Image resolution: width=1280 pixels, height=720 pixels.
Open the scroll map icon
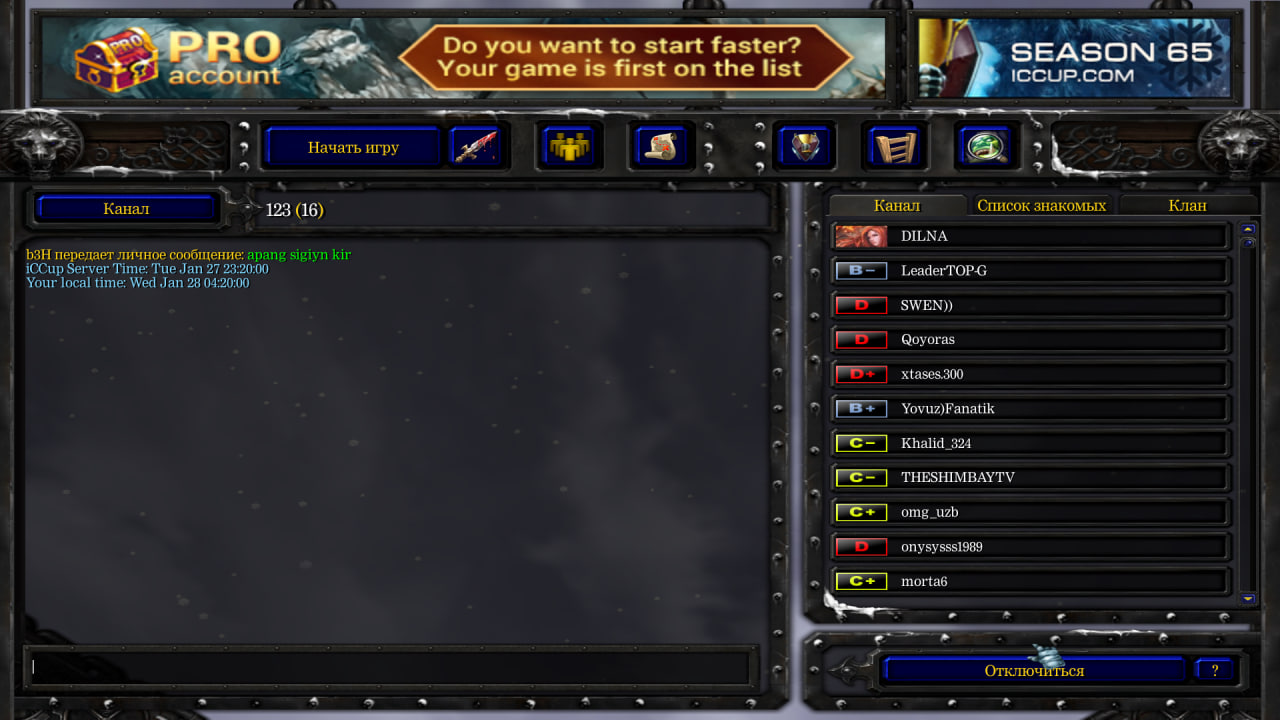click(x=660, y=148)
